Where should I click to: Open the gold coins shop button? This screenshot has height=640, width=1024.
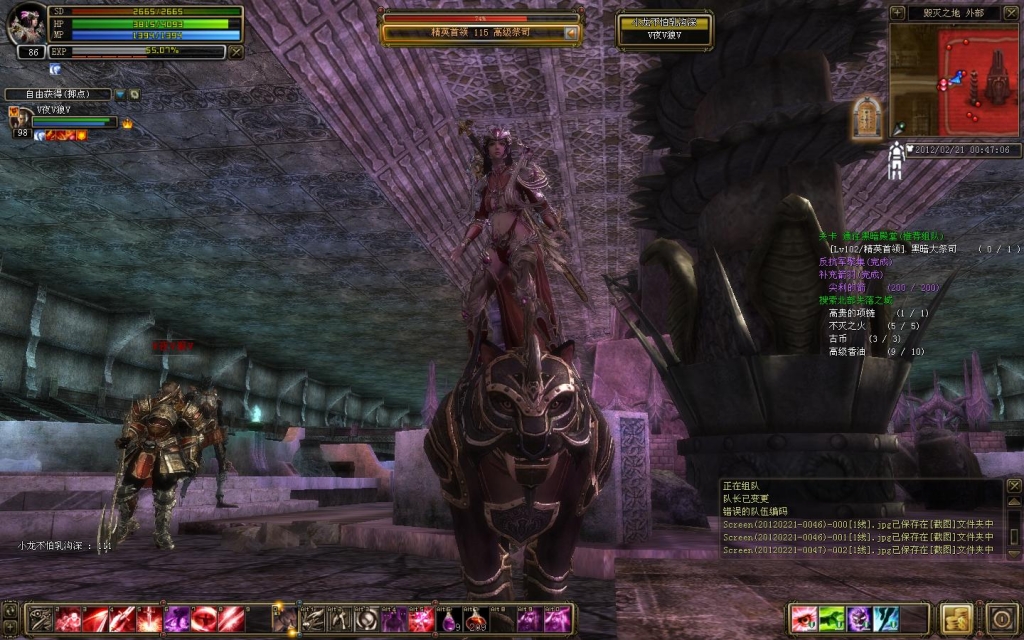[957, 617]
